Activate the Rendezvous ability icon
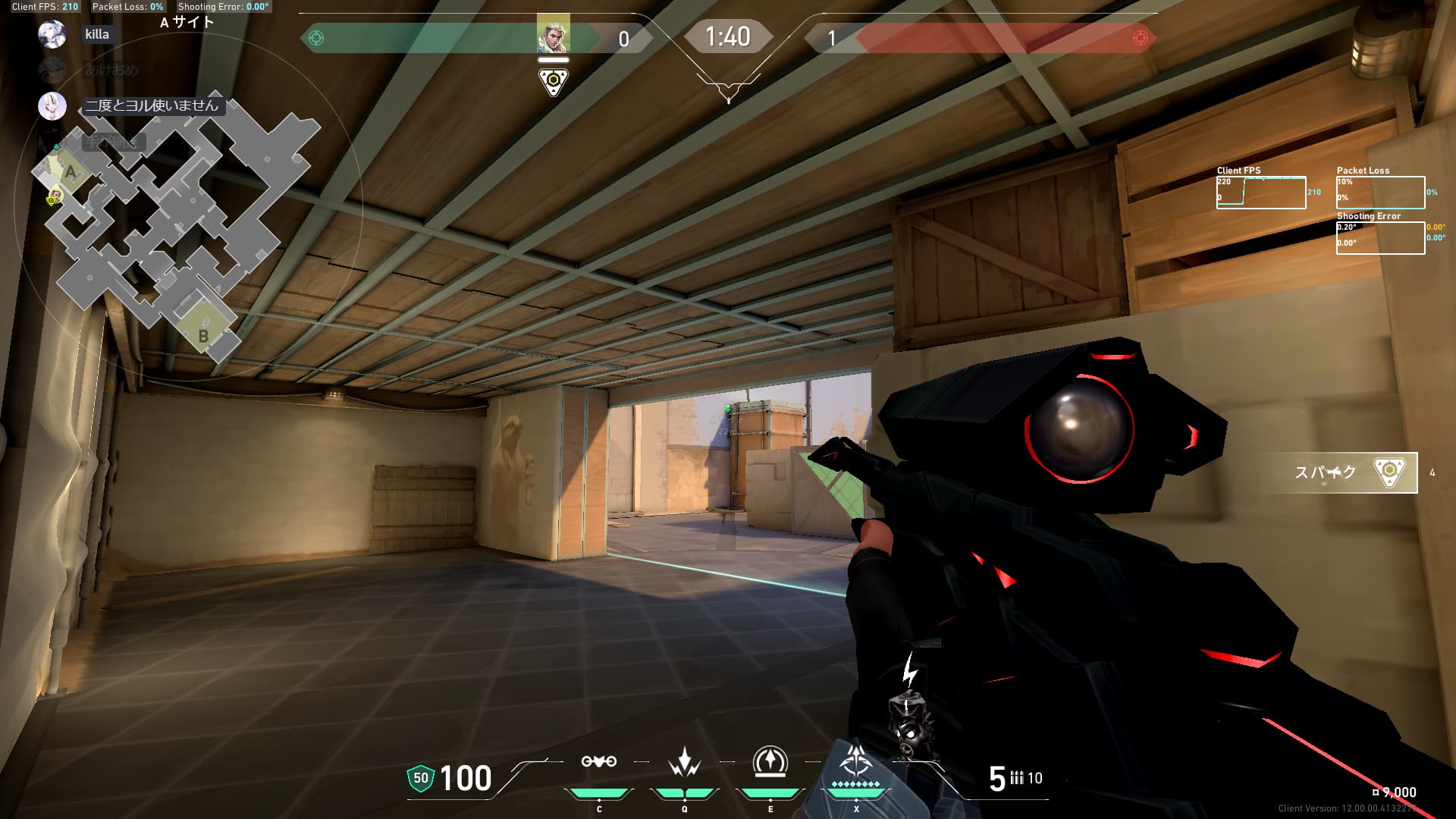 point(770,762)
